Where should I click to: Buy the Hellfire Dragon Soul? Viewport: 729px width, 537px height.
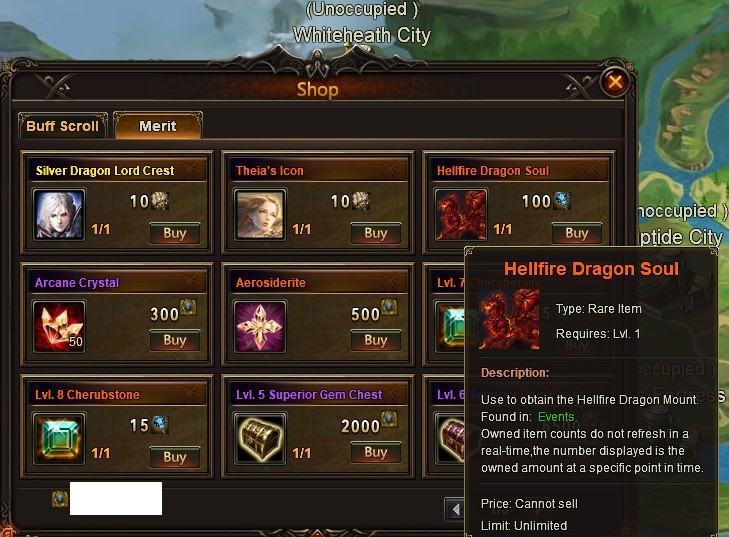pyautogui.click(x=576, y=233)
